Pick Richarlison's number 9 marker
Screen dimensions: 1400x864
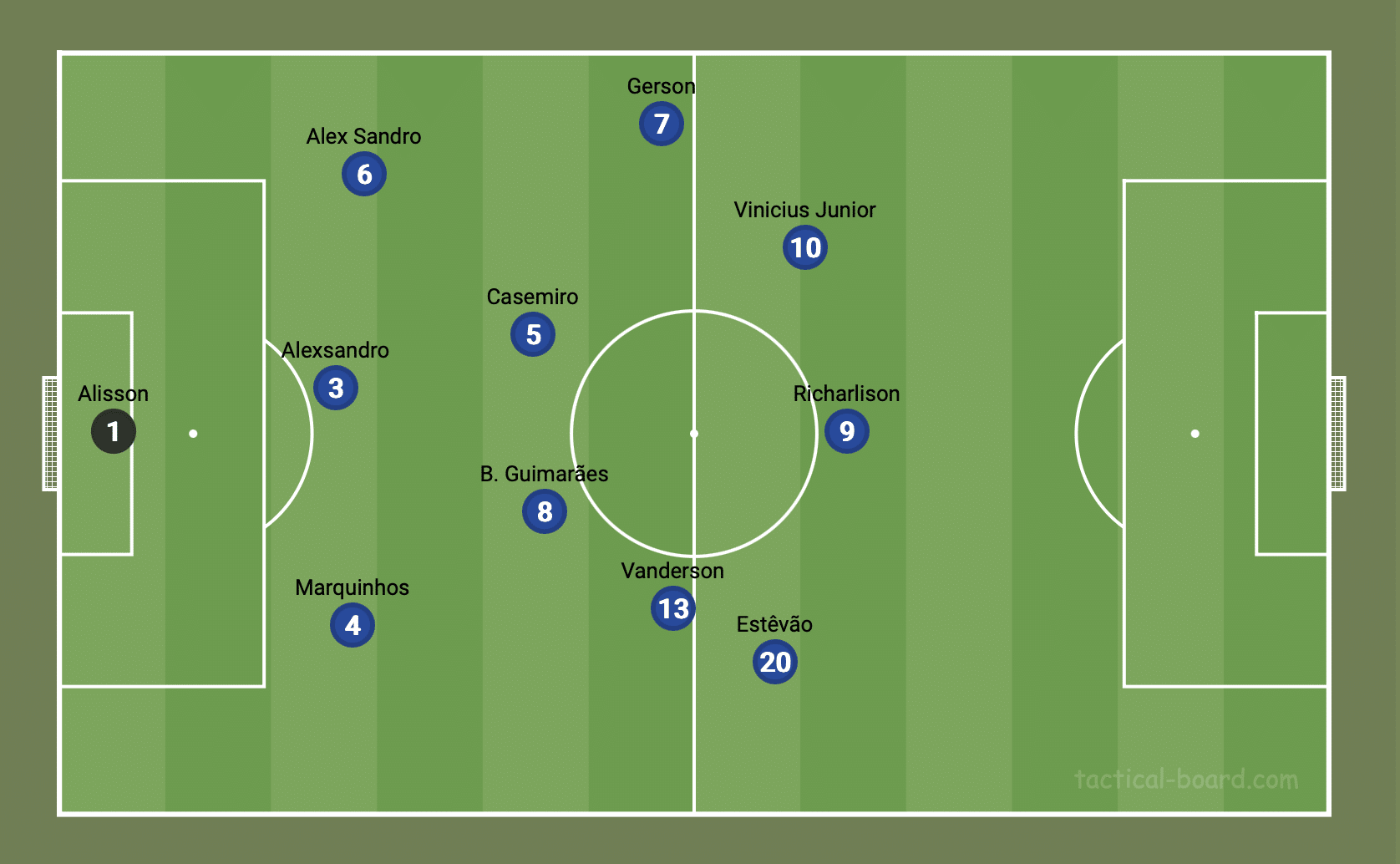pos(847,431)
